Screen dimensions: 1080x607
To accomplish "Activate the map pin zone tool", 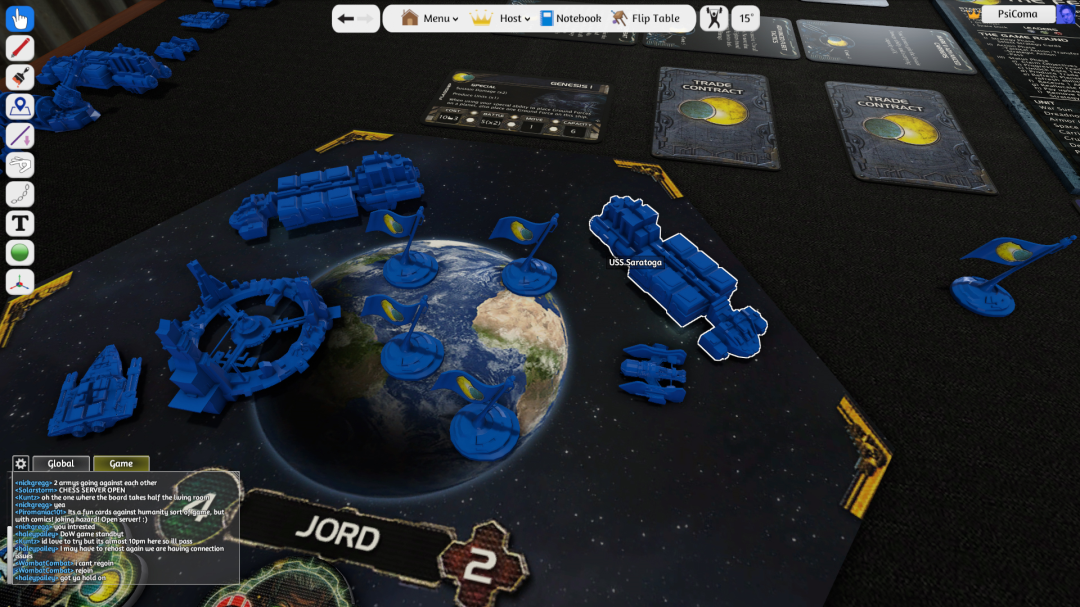I will pos(20,106).
